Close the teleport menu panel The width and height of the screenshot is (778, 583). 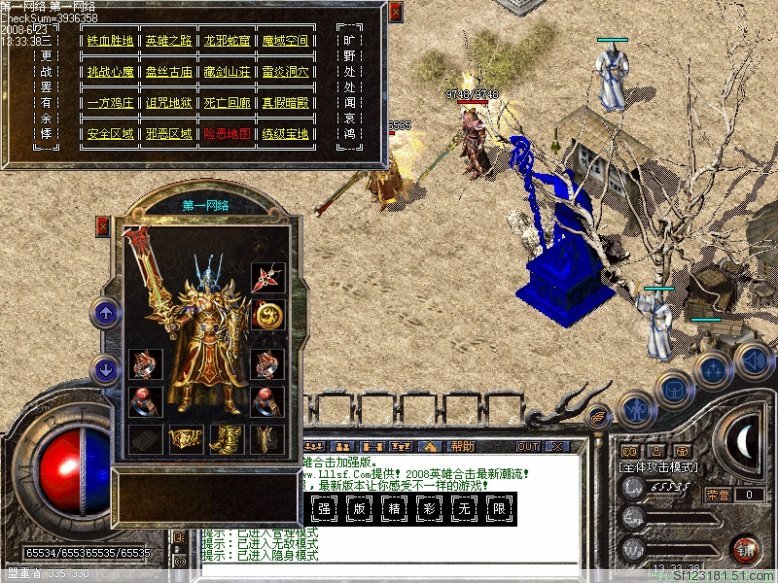coord(395,12)
